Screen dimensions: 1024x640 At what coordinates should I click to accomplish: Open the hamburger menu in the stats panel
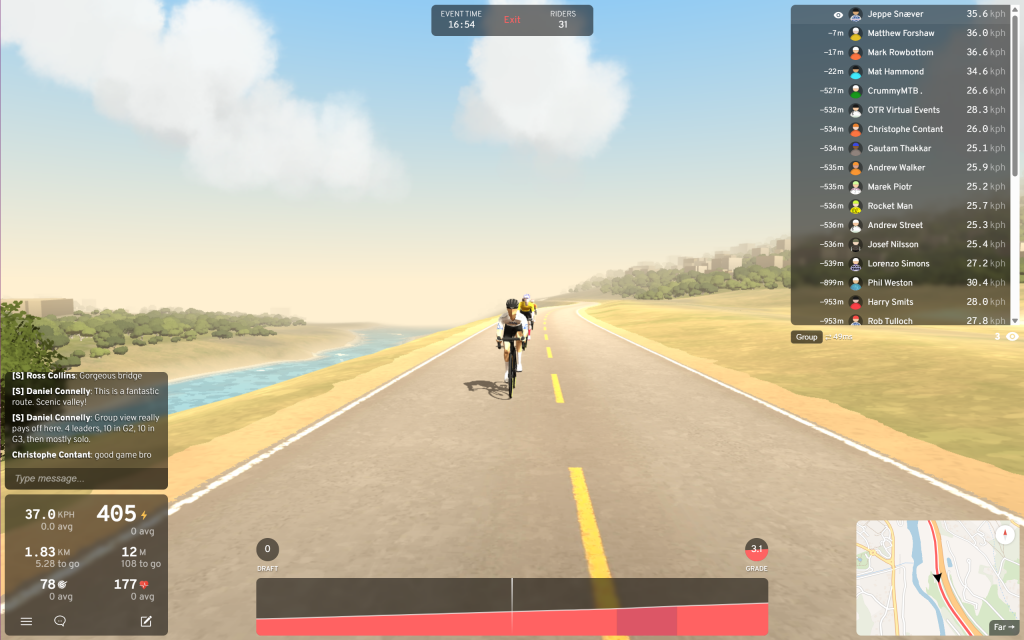click(27, 621)
